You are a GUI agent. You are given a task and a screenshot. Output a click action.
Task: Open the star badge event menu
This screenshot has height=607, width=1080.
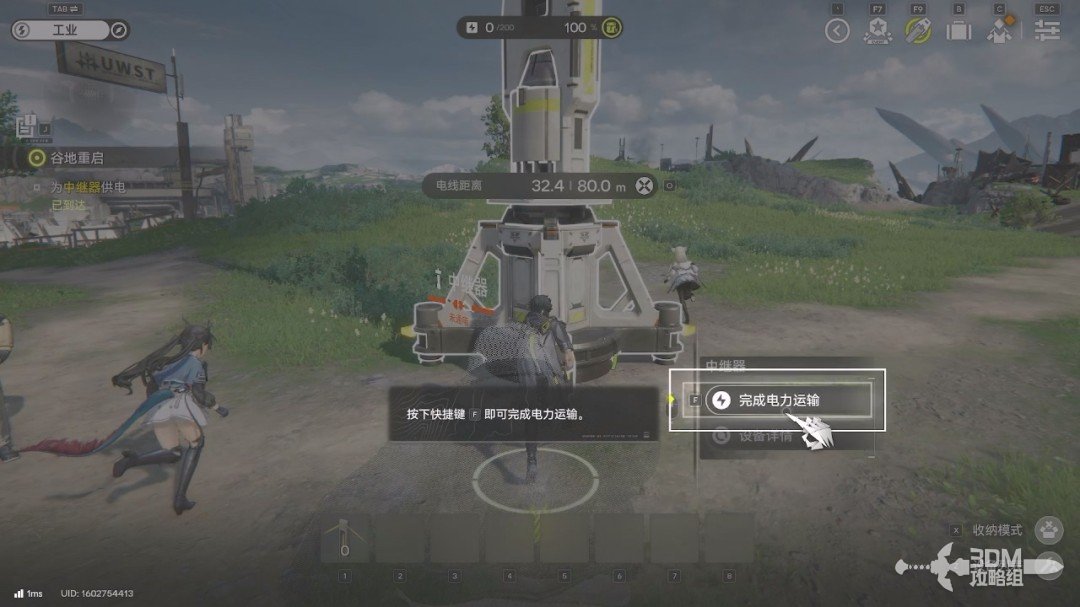click(x=878, y=31)
